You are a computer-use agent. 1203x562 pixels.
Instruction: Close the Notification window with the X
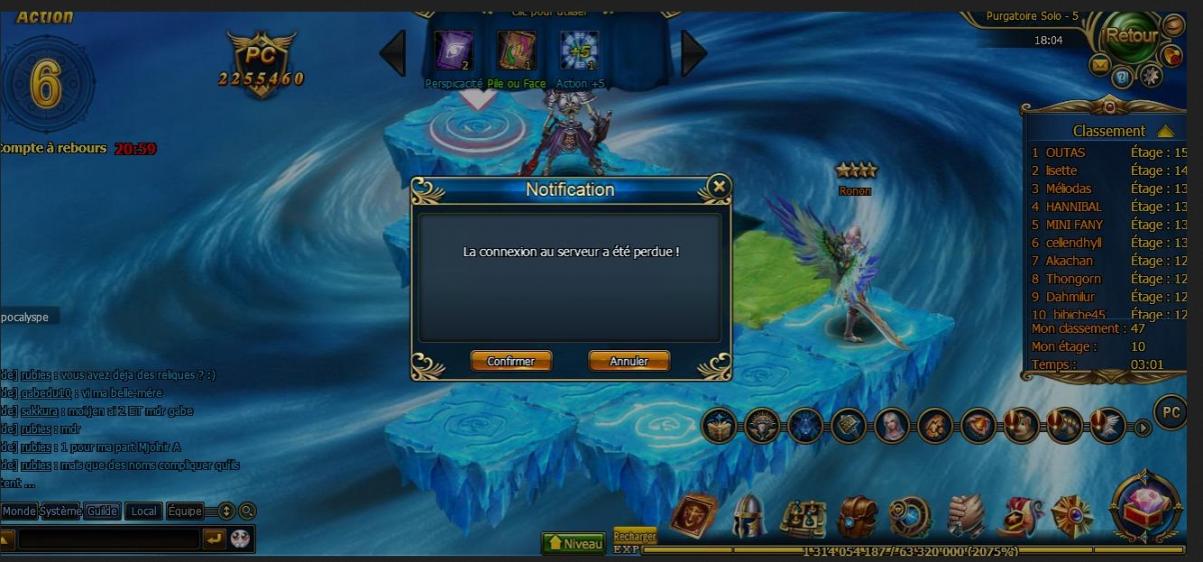click(x=717, y=186)
